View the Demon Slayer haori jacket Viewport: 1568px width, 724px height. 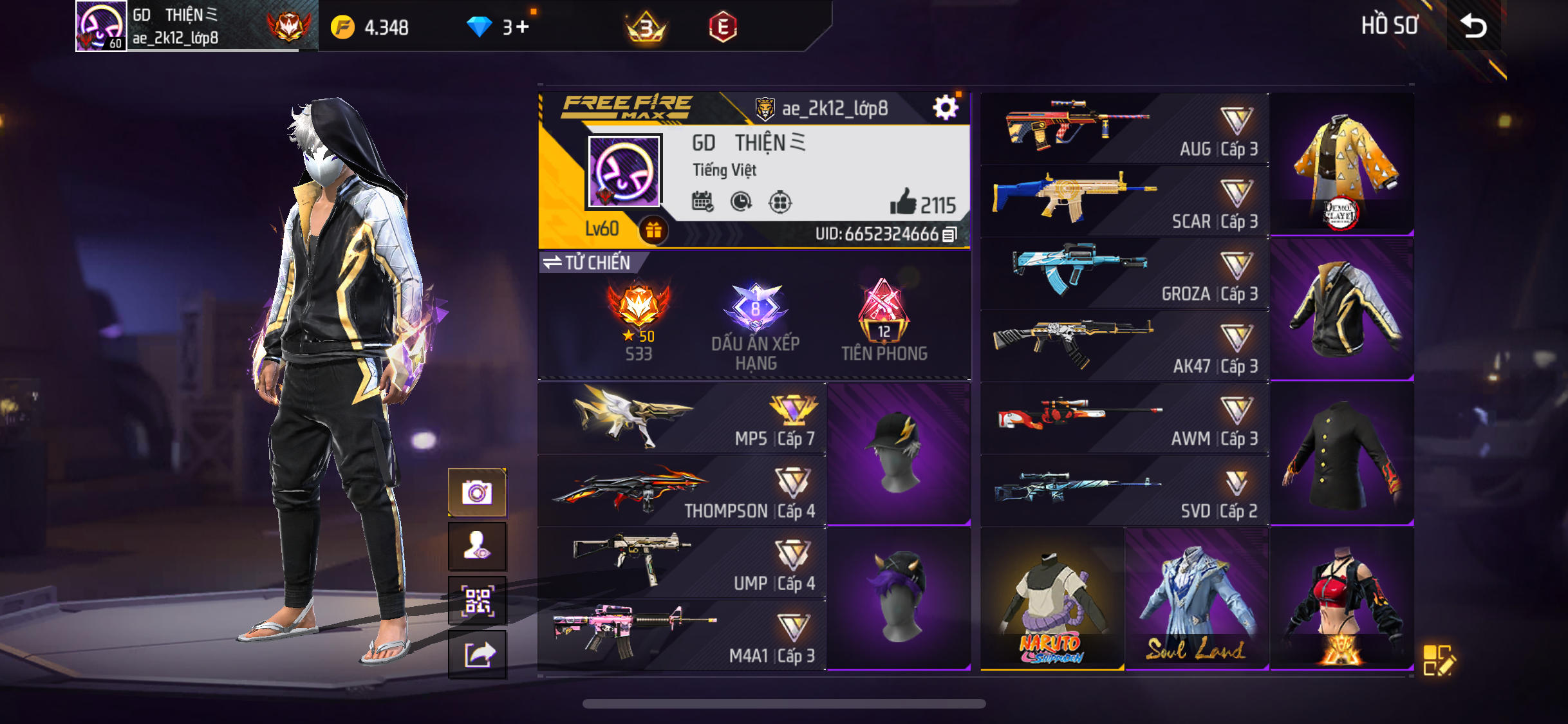pyautogui.click(x=1341, y=165)
